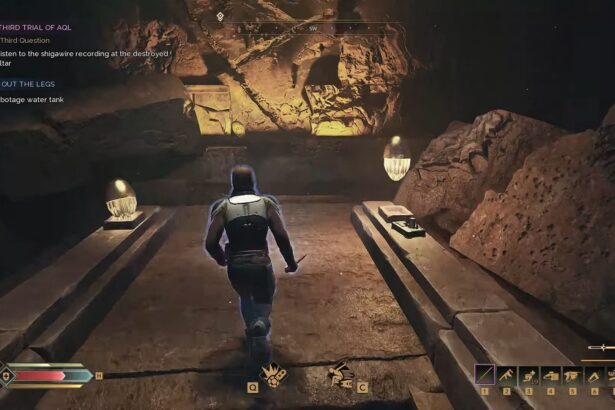Viewport: 615px width, 410px height.
Task: Choose the hotbar slot 3 pistol
Action: [529, 375]
